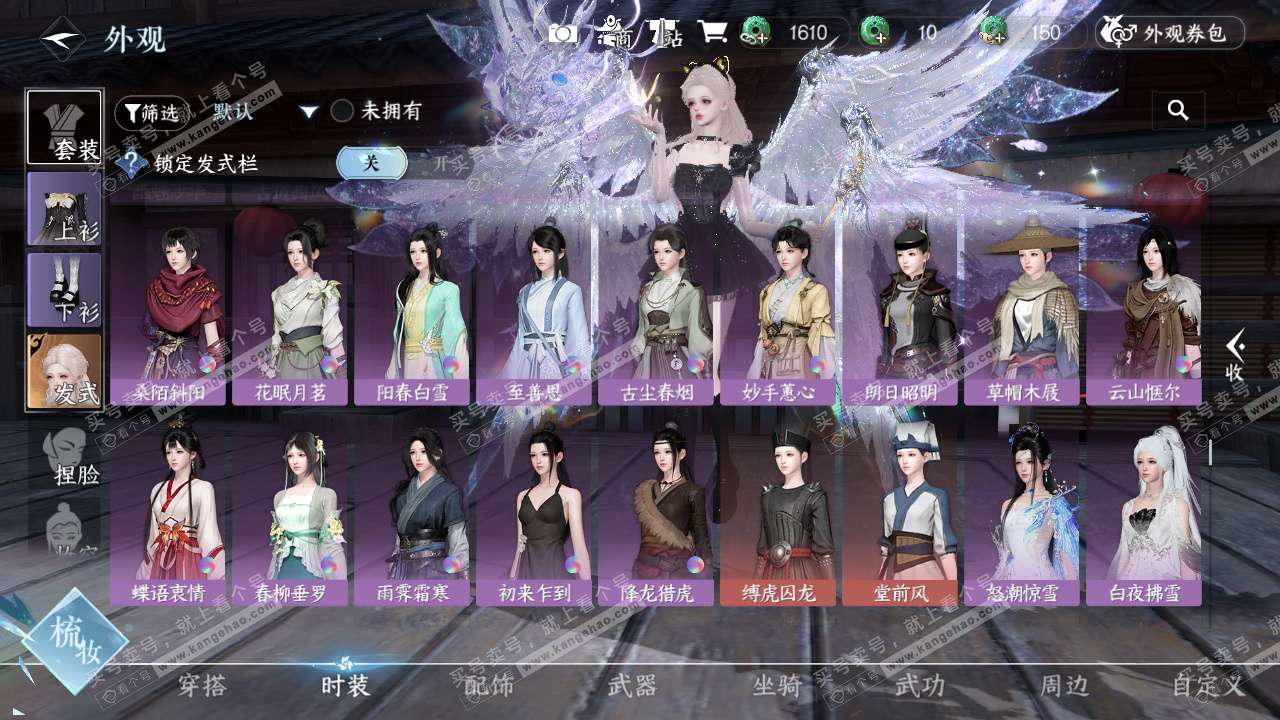
Task: Switch to the 上衫 category
Action: coord(64,208)
